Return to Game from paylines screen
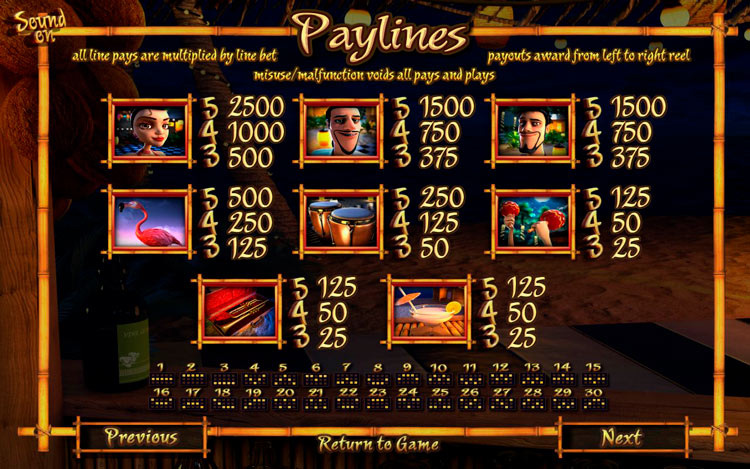The image size is (750, 469). coord(378,442)
